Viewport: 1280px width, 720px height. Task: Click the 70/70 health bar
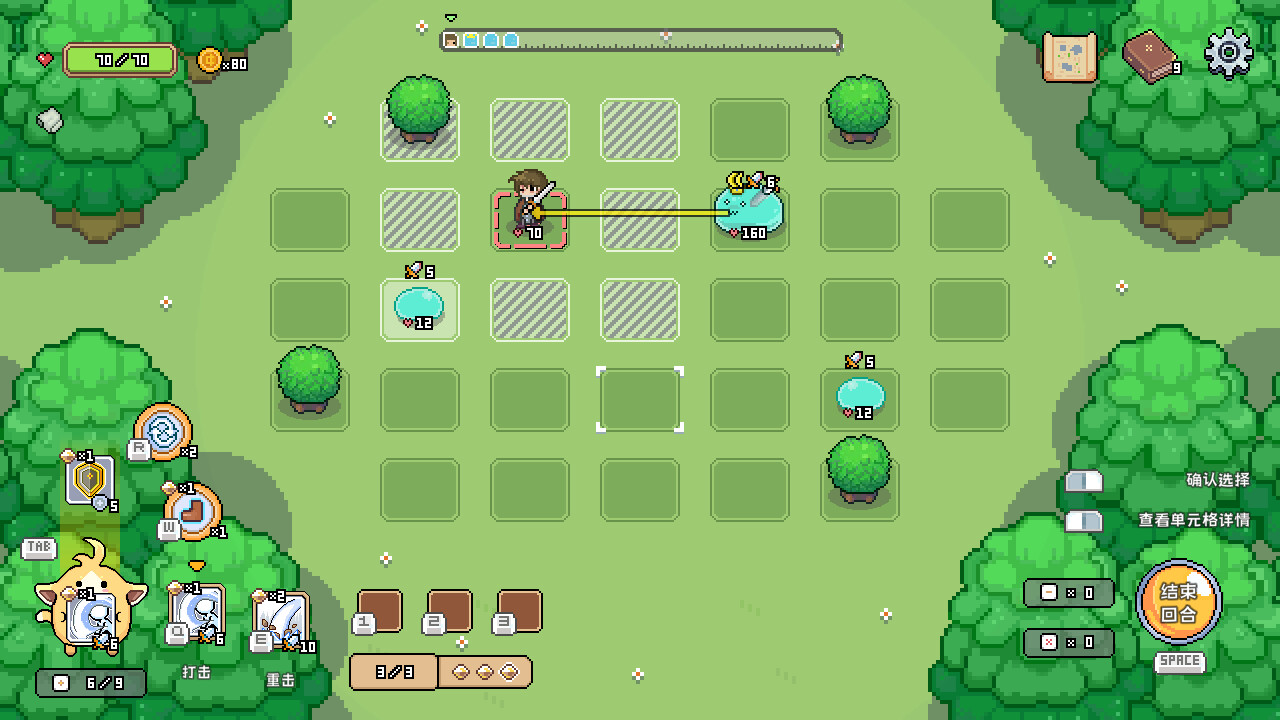coord(120,59)
